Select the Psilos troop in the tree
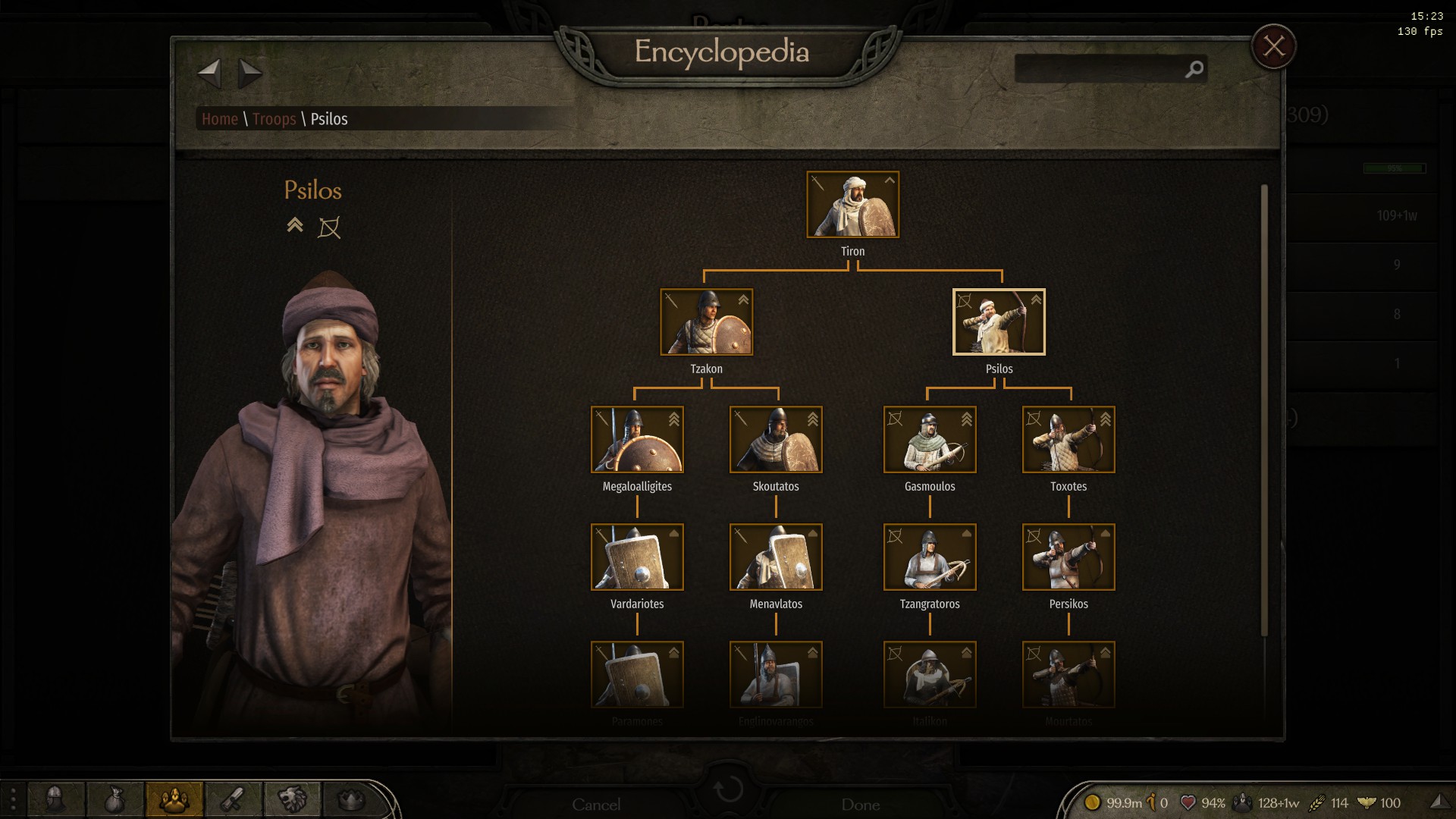 coord(998,322)
